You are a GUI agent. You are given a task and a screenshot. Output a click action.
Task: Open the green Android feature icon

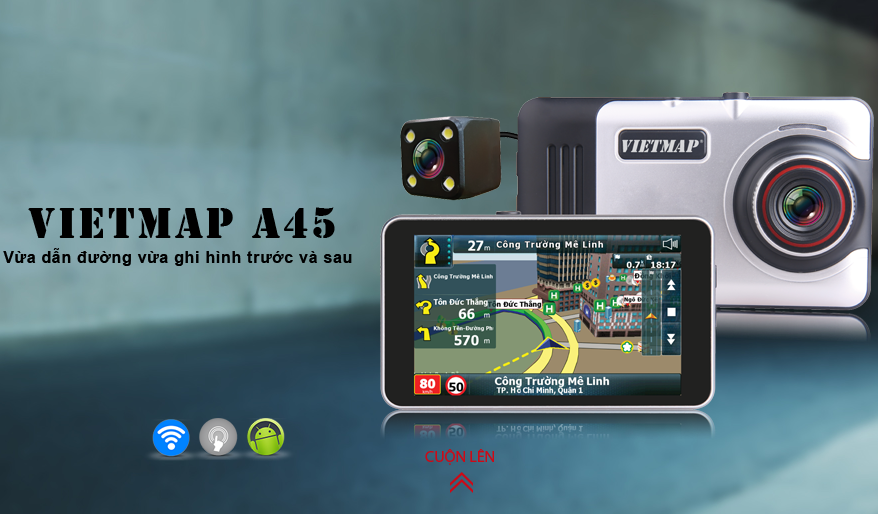(x=266, y=437)
